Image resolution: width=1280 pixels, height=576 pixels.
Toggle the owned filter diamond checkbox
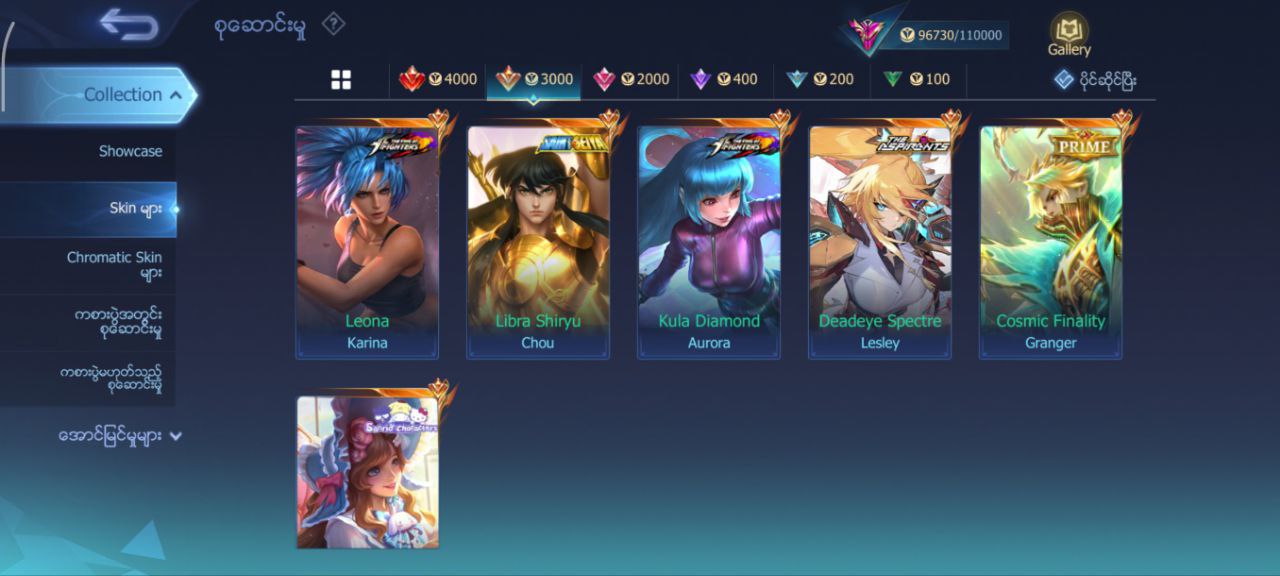[1064, 80]
